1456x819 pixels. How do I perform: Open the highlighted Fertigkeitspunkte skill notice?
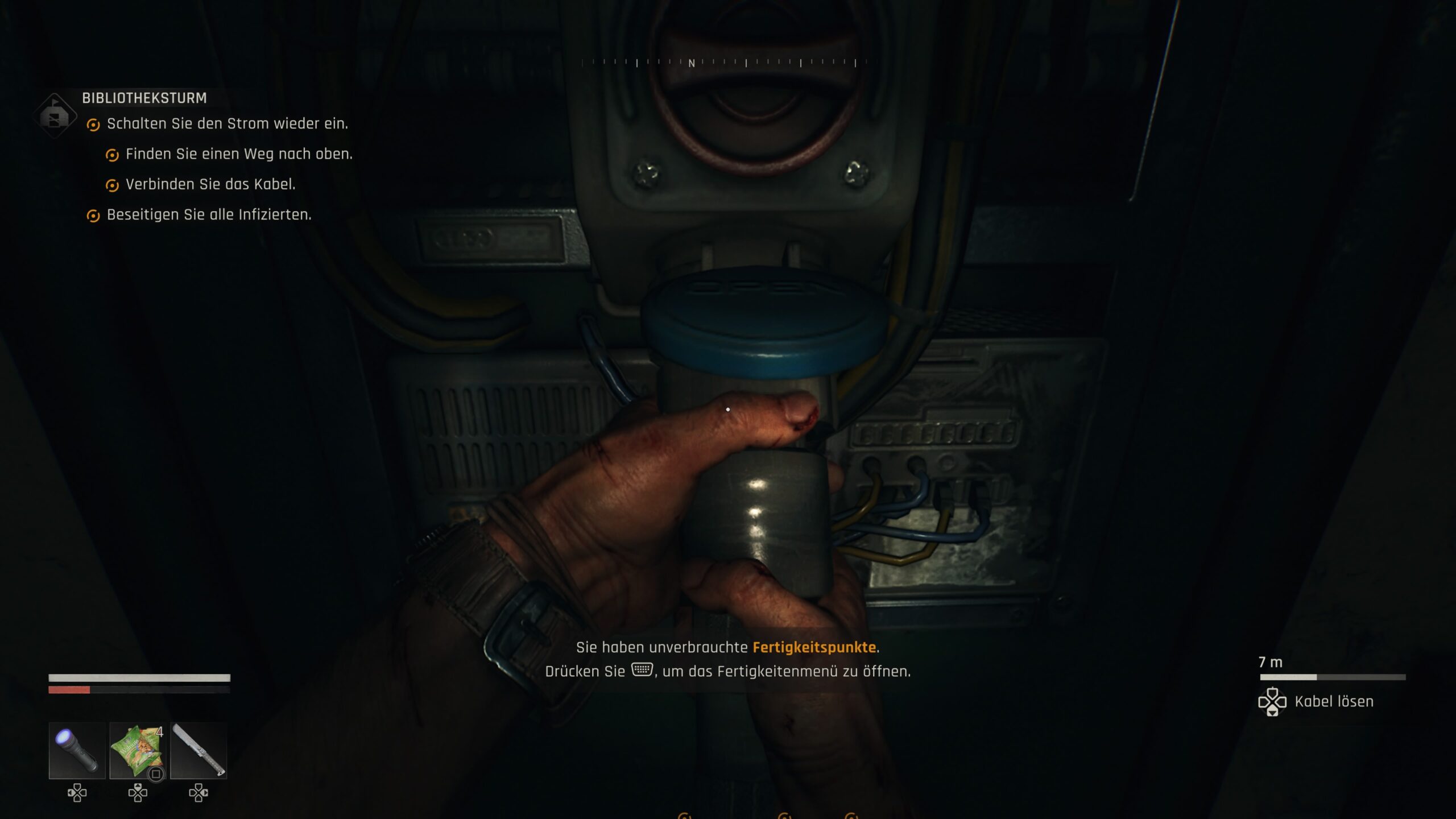pos(814,647)
